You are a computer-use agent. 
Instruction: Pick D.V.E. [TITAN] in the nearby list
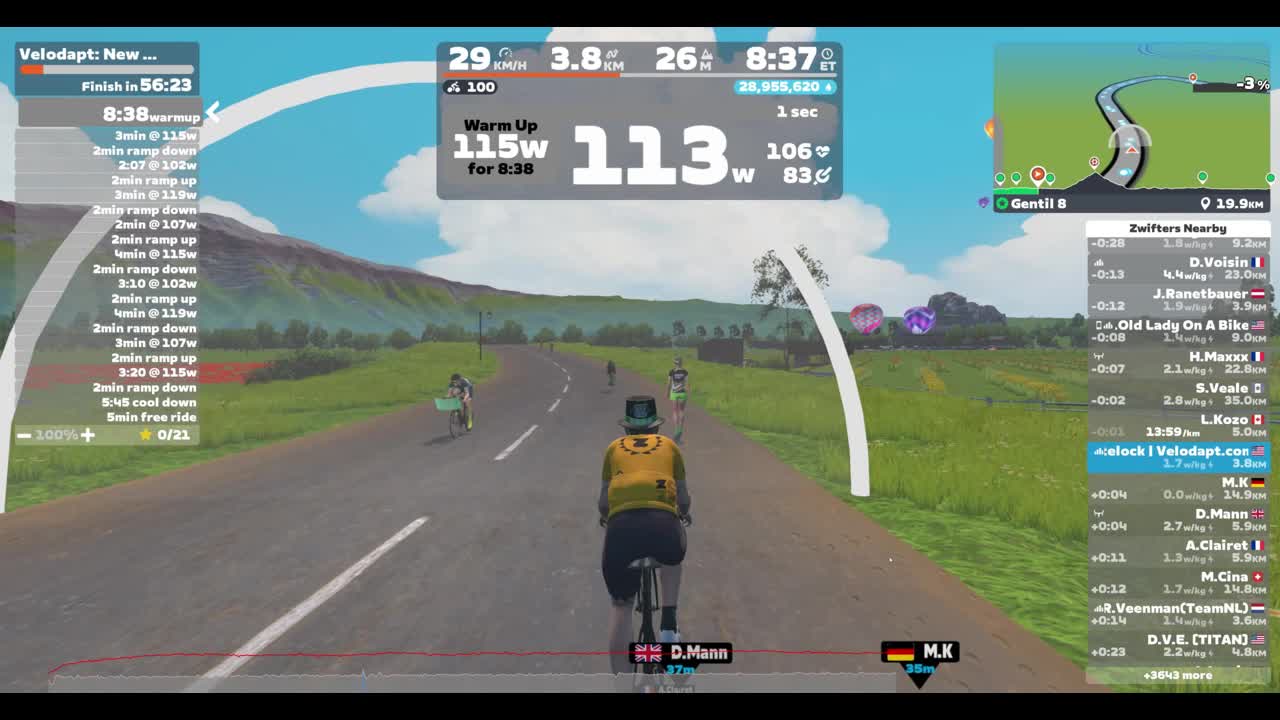click(x=1178, y=645)
